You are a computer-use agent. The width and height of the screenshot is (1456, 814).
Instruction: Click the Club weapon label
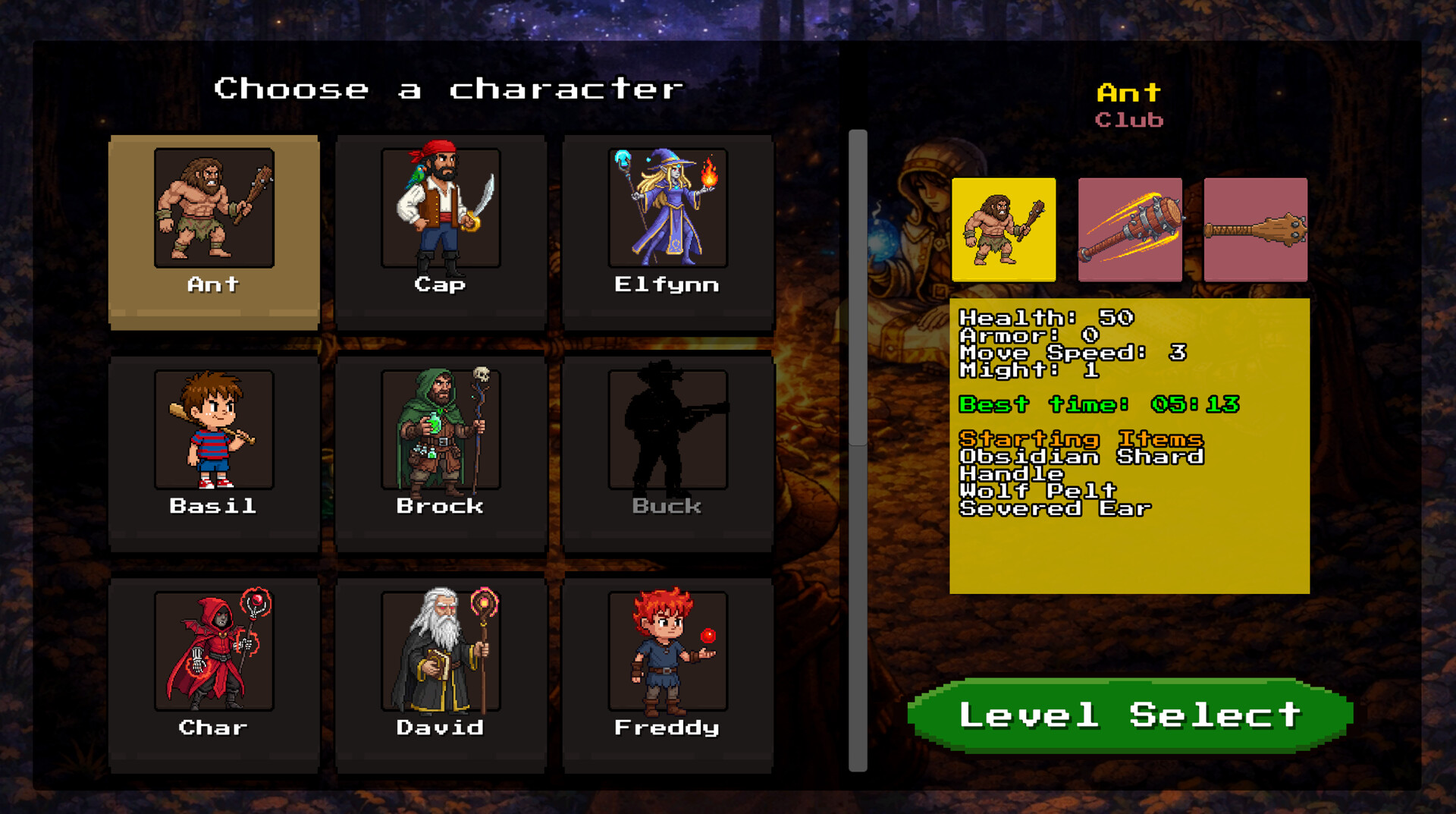[1129, 119]
